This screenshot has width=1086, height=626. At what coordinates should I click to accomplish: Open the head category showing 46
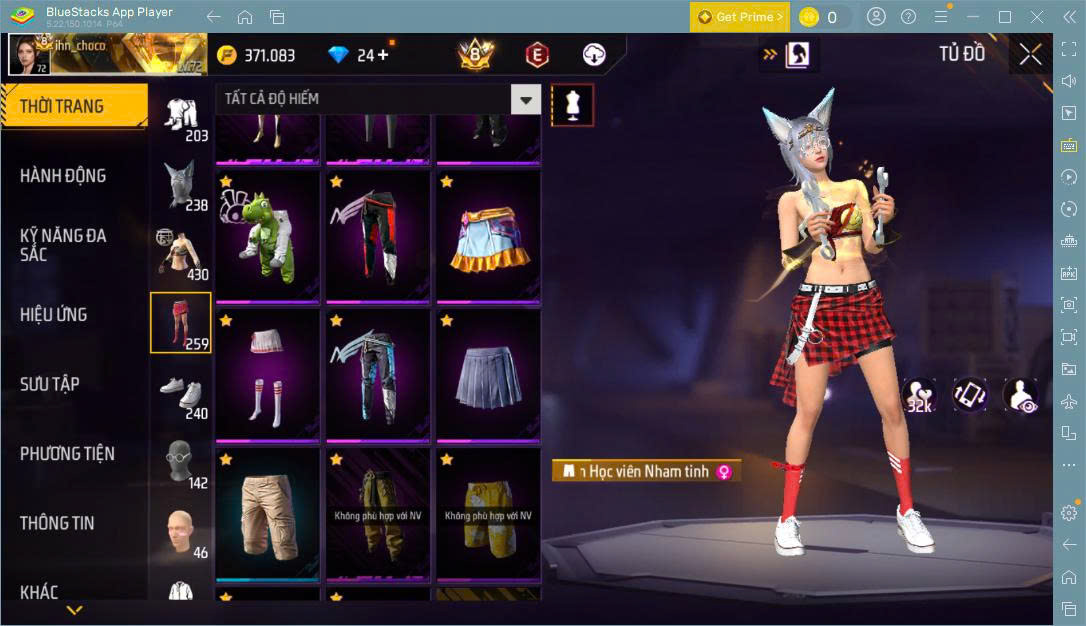coord(180,531)
